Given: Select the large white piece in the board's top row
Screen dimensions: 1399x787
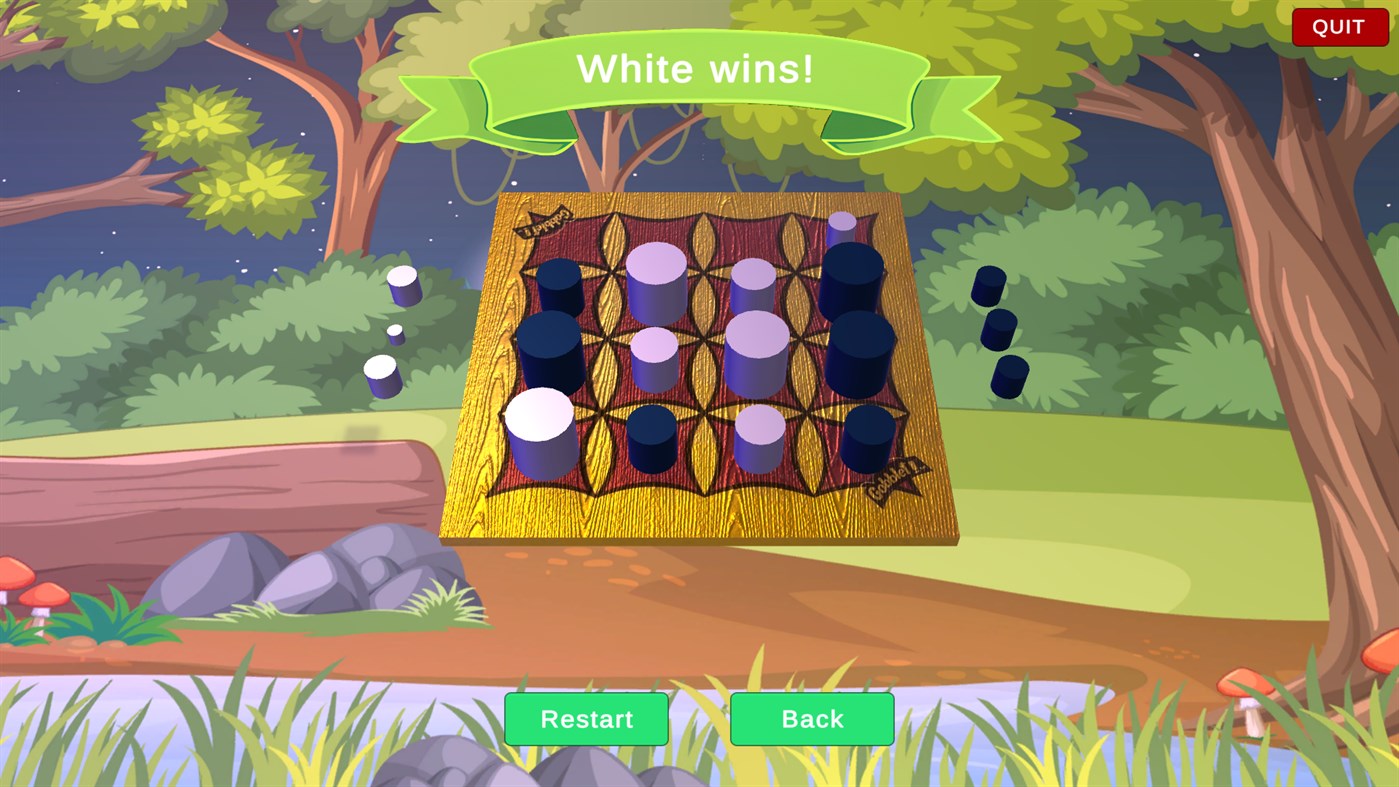Looking at the screenshot, I should tap(657, 281).
